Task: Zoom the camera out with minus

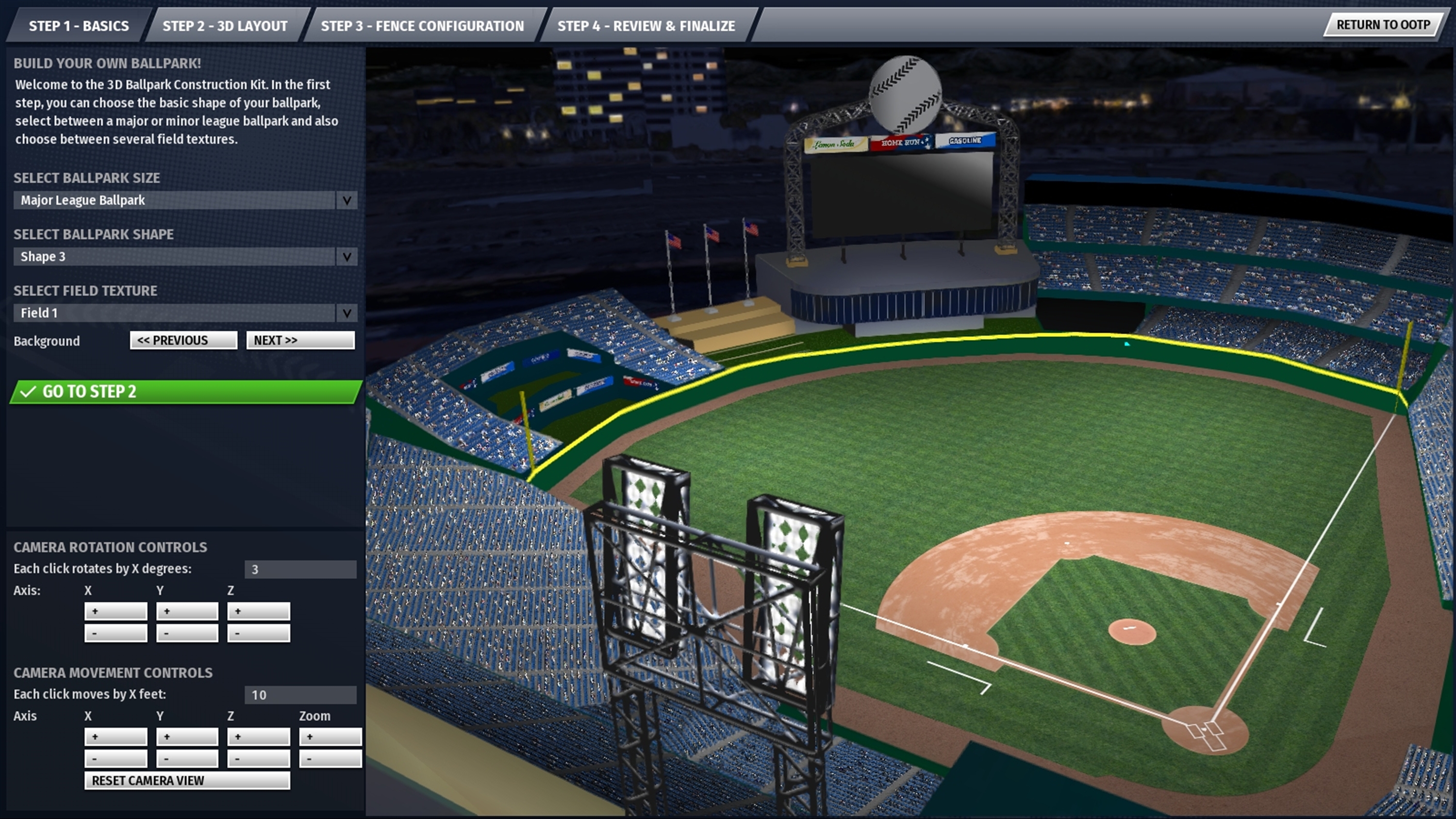Action: point(330,758)
